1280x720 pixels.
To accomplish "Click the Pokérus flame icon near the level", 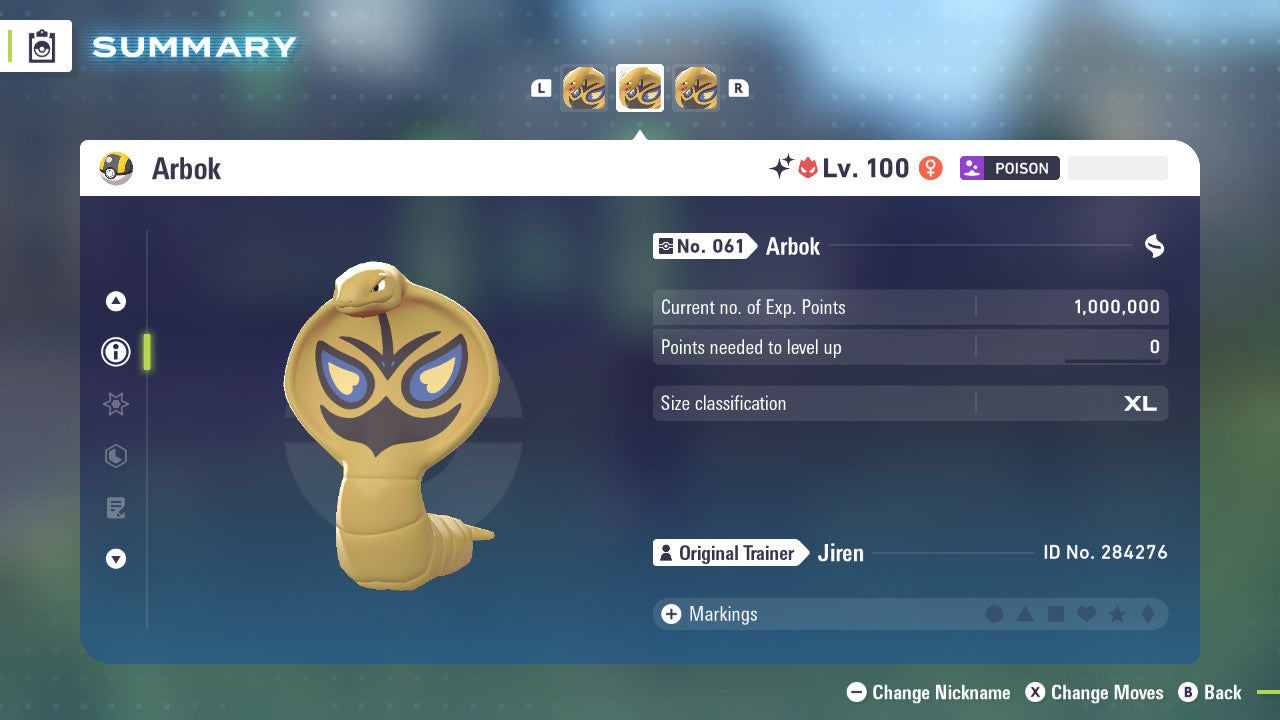I will [x=807, y=168].
